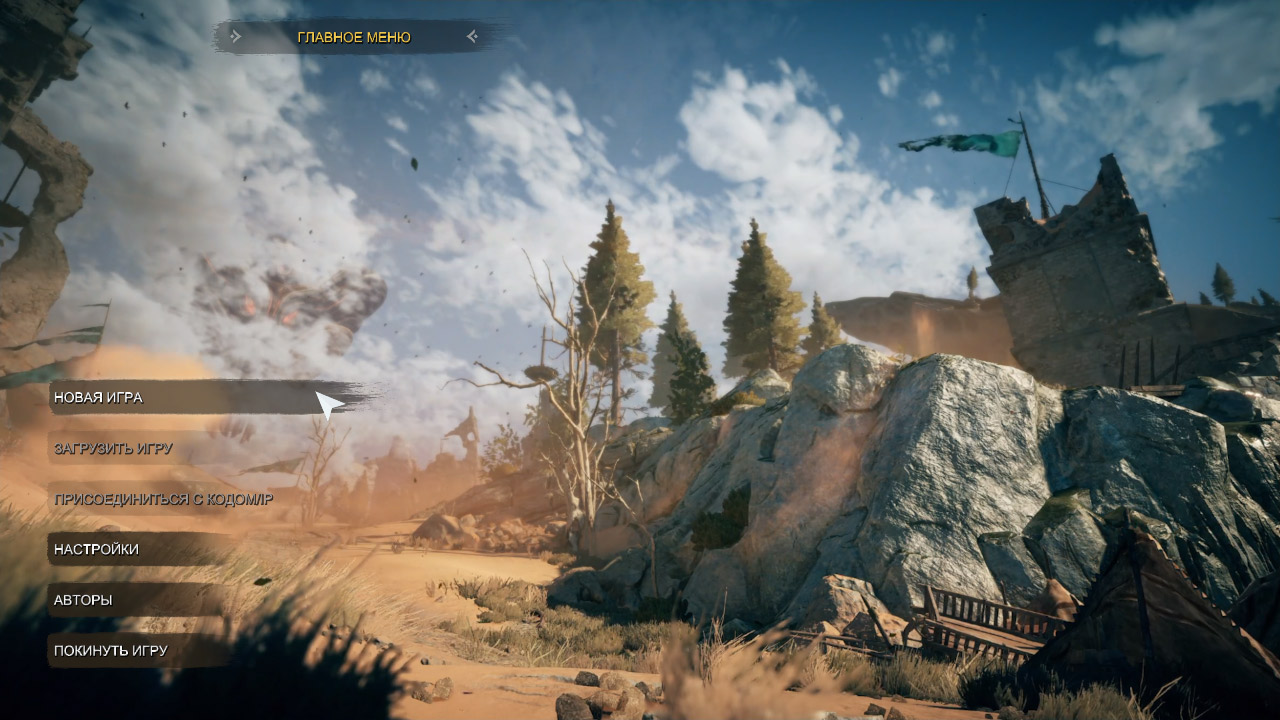Select Покинуть игру to quit
Image resolution: width=1280 pixels, height=720 pixels.
pyautogui.click(x=111, y=651)
